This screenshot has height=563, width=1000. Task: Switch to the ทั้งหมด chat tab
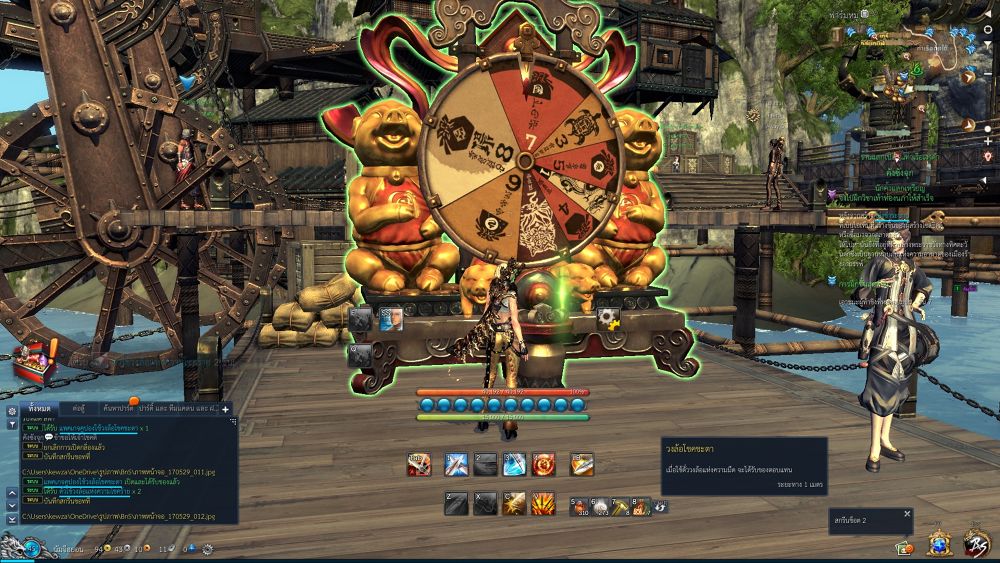point(40,409)
